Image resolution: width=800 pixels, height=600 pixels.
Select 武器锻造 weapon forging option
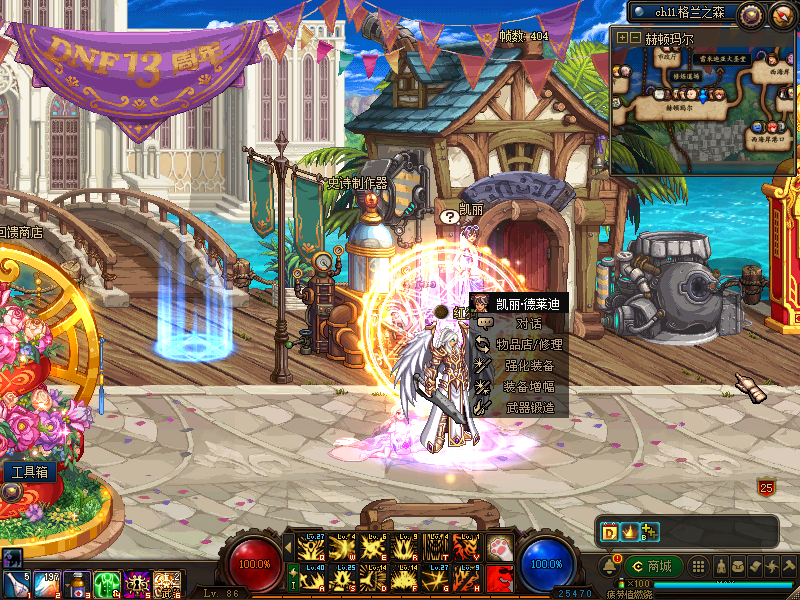(529, 408)
